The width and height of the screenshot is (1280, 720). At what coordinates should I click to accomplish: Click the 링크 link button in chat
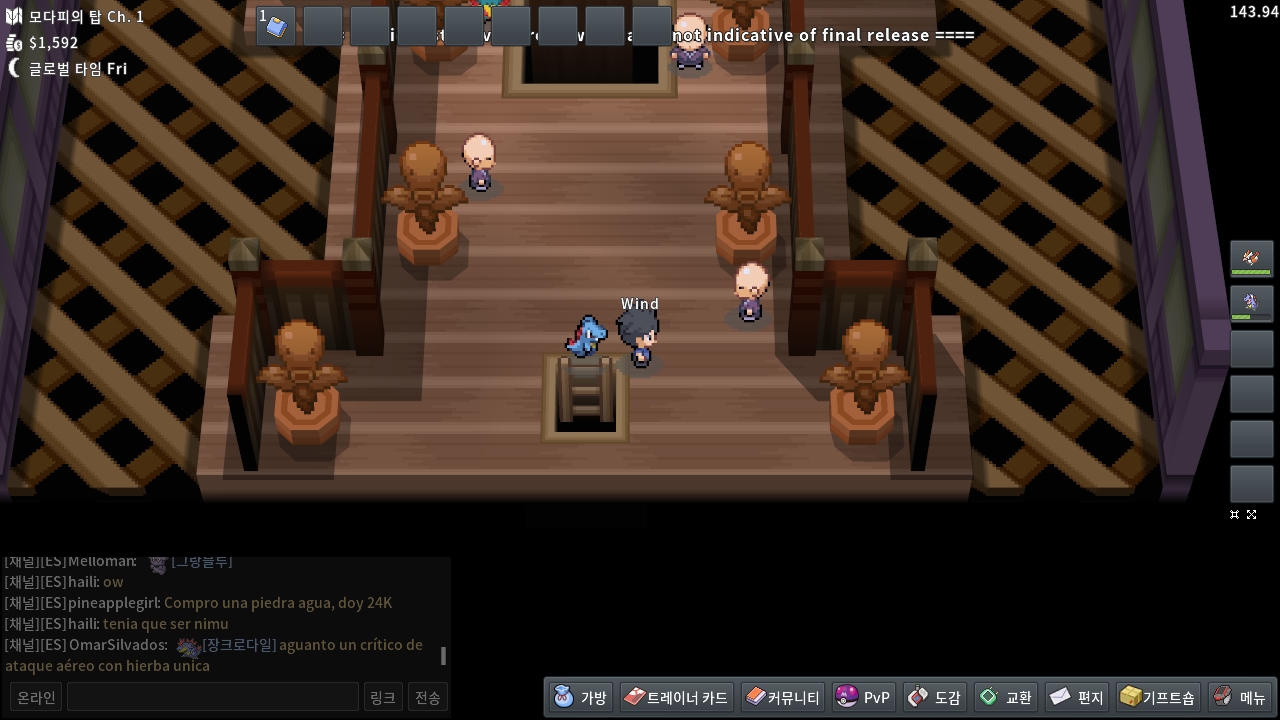point(382,697)
